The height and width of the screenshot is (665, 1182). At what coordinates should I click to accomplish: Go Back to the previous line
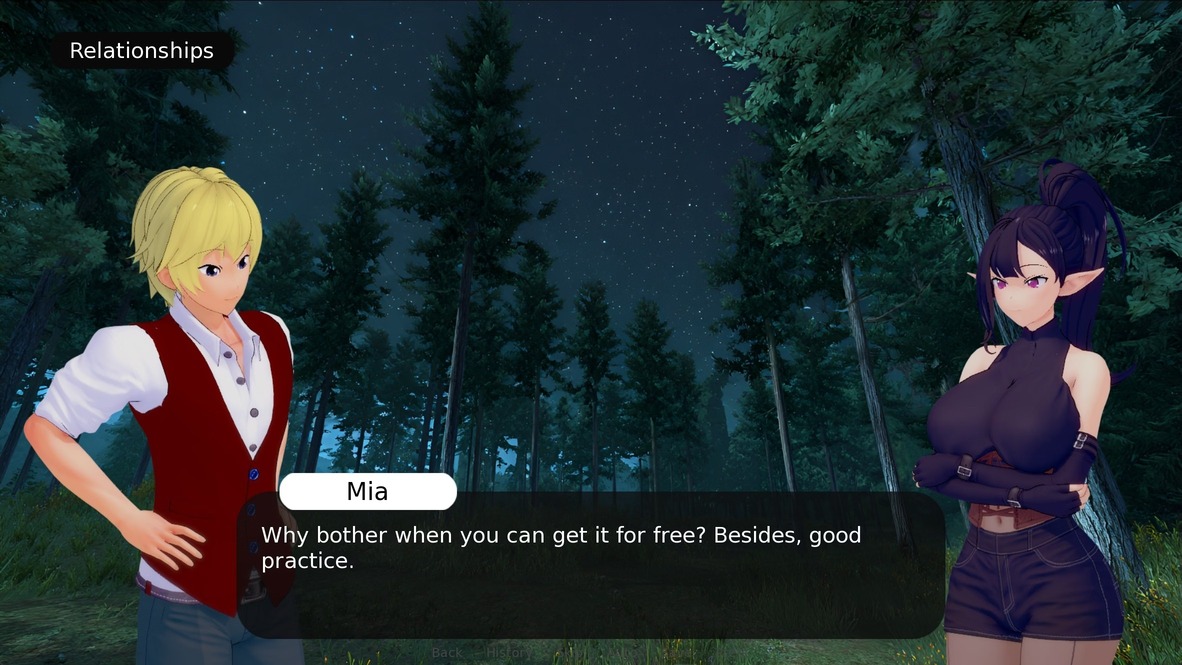pyautogui.click(x=447, y=653)
